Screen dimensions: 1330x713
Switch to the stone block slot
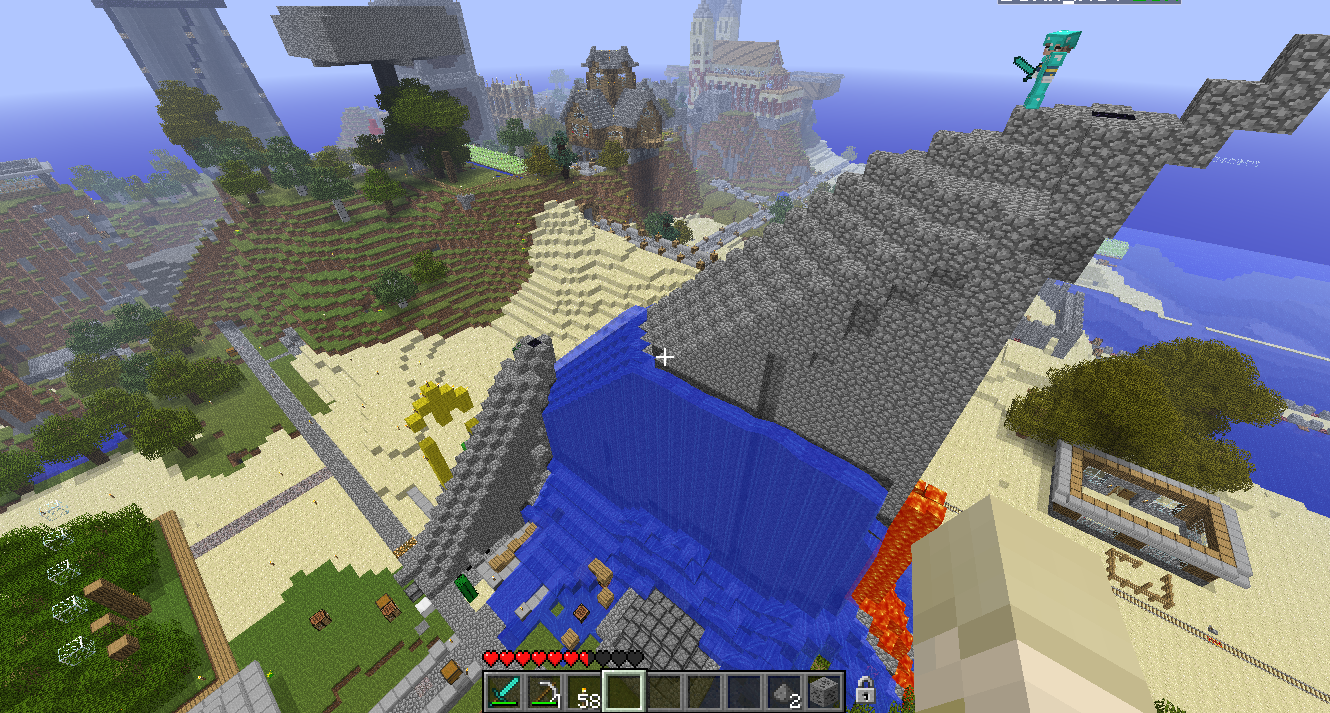pyautogui.click(x=826, y=692)
